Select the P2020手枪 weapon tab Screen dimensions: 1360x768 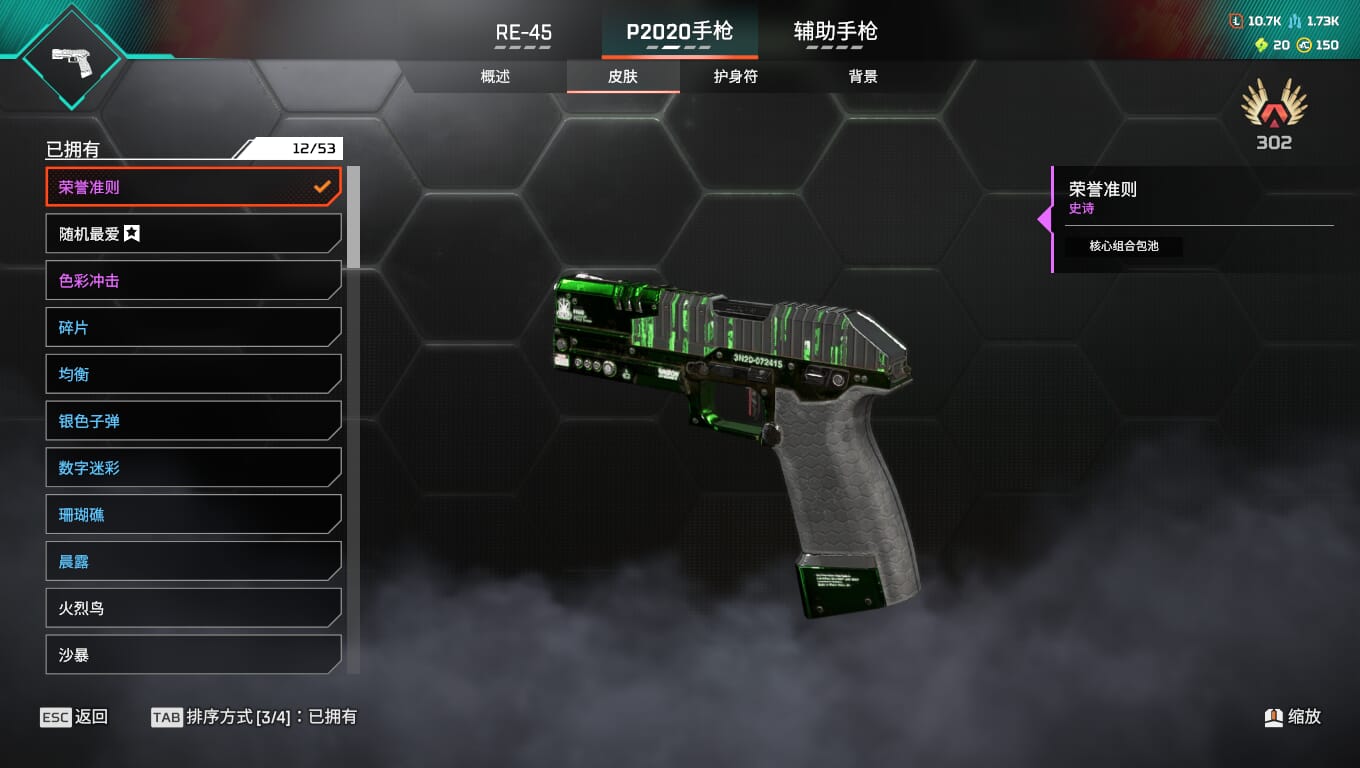(x=679, y=32)
